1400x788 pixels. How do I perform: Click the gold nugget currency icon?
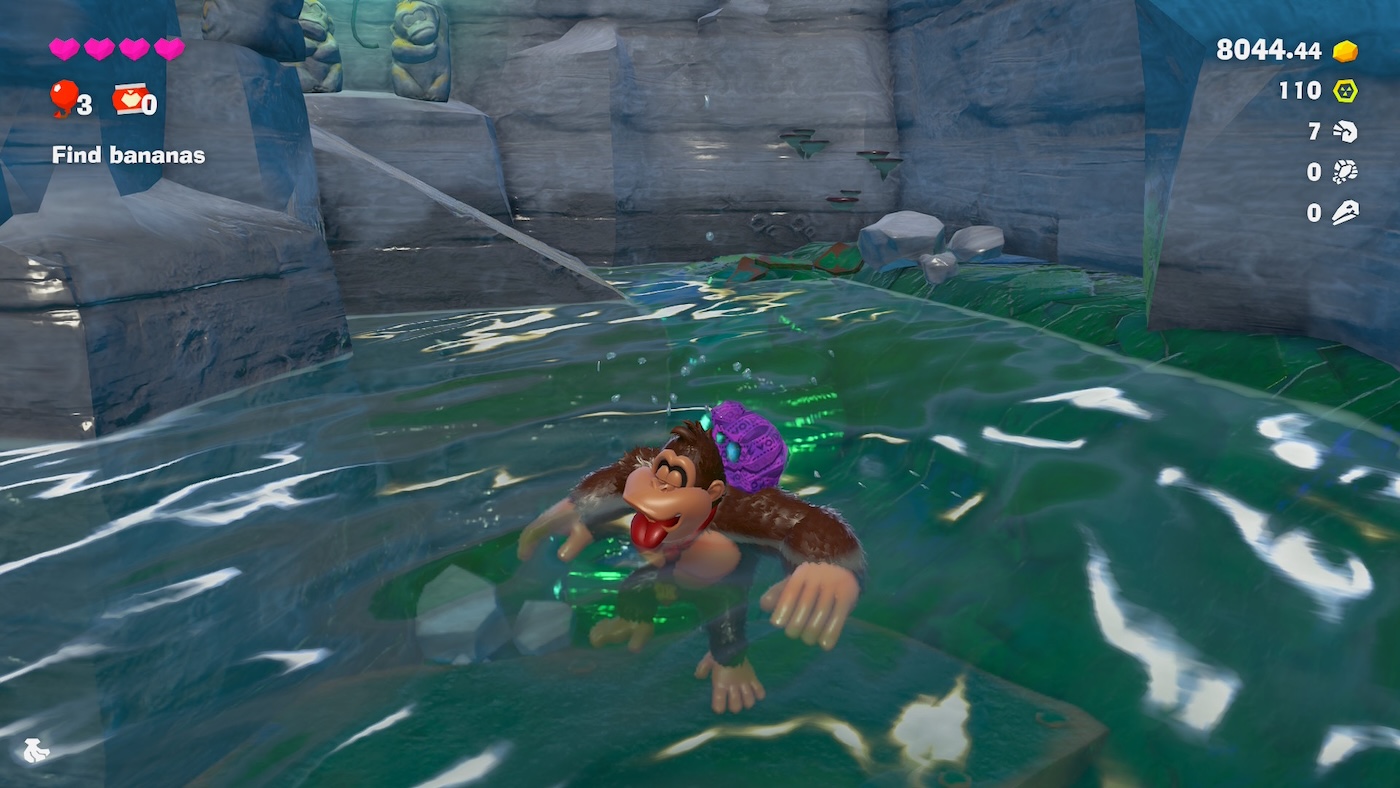coord(1345,51)
